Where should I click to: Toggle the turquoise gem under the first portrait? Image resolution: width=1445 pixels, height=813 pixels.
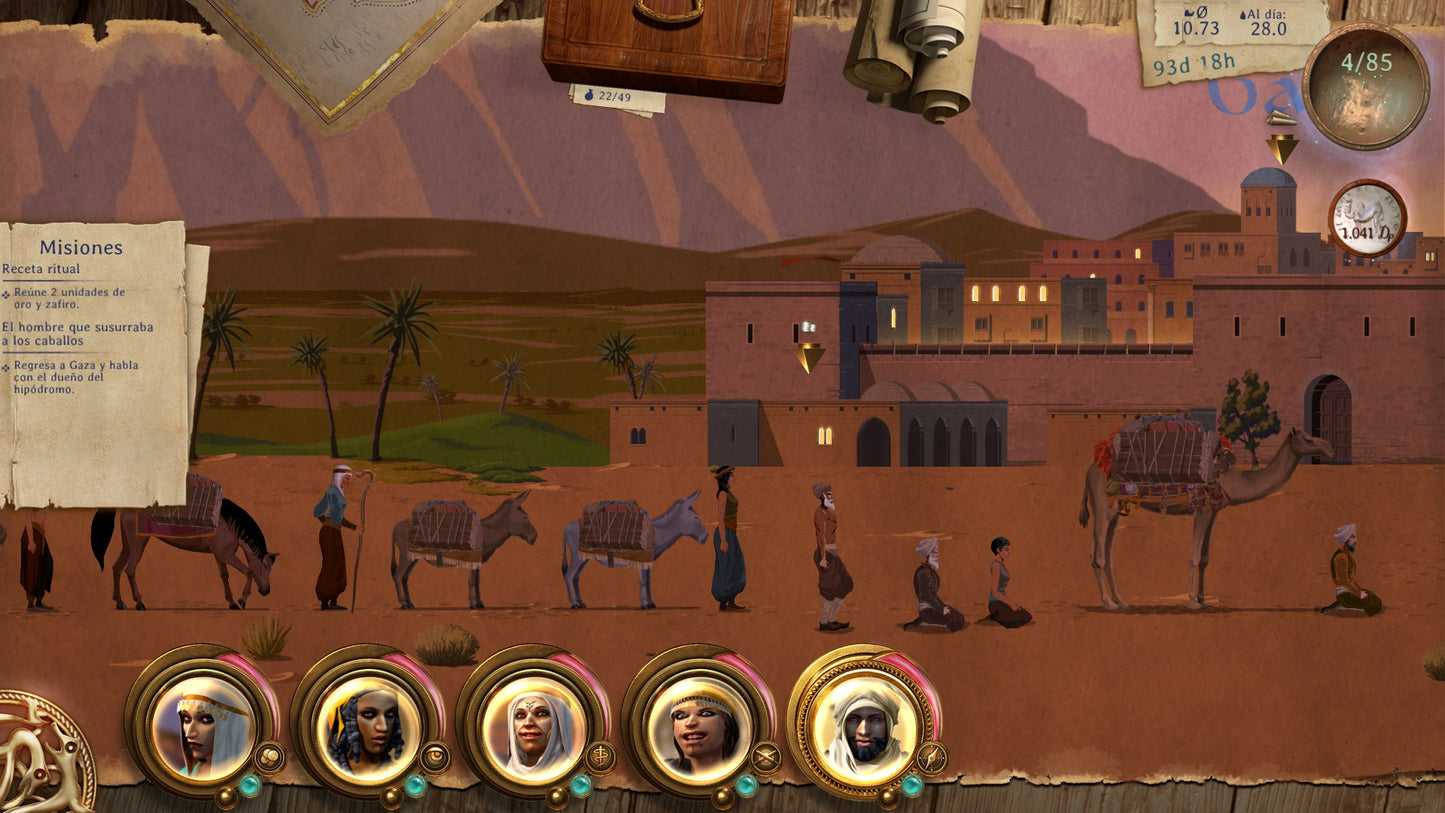[251, 783]
